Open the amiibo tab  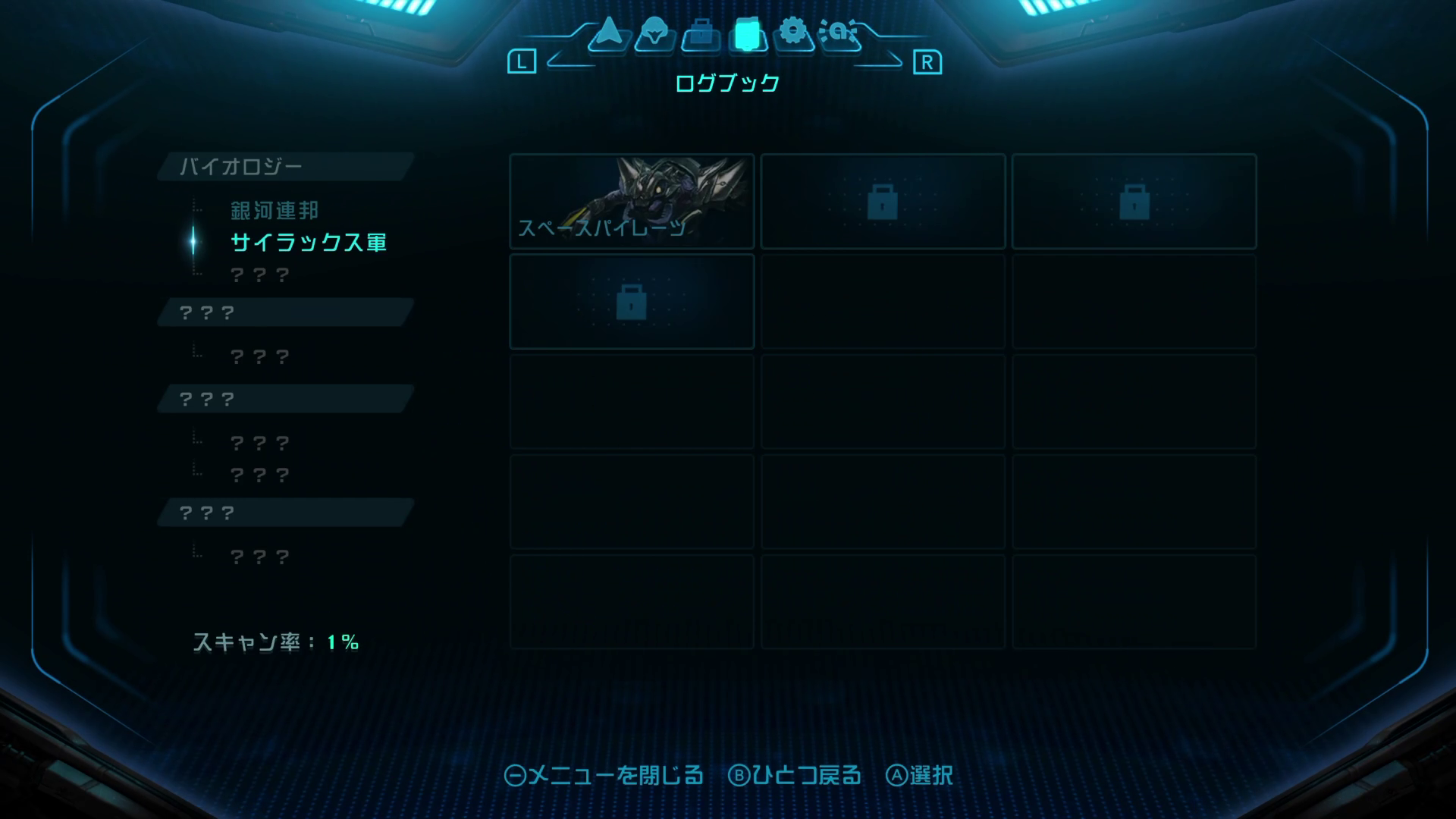(x=839, y=33)
